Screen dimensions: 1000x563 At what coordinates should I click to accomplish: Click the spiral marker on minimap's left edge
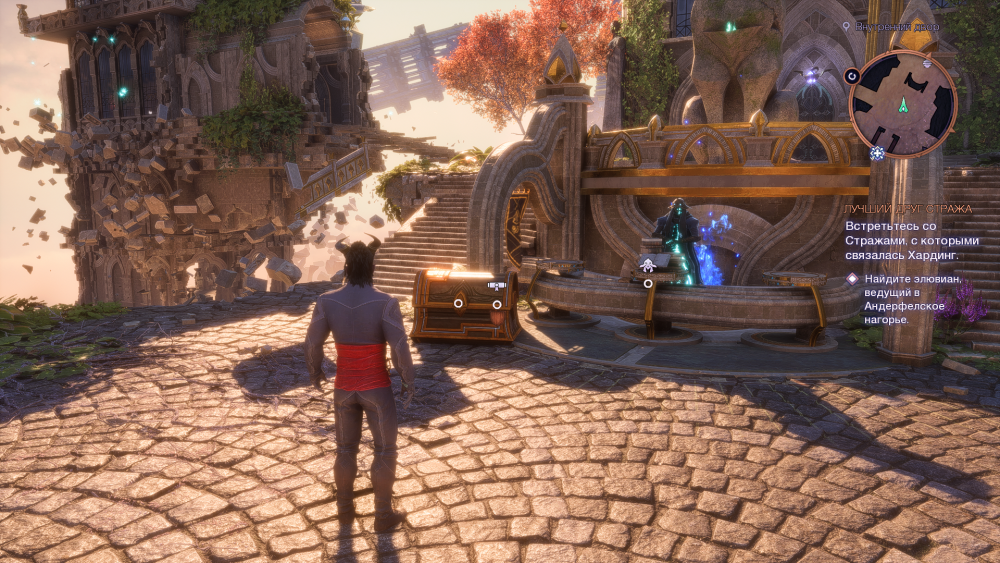pyautogui.click(x=852, y=75)
